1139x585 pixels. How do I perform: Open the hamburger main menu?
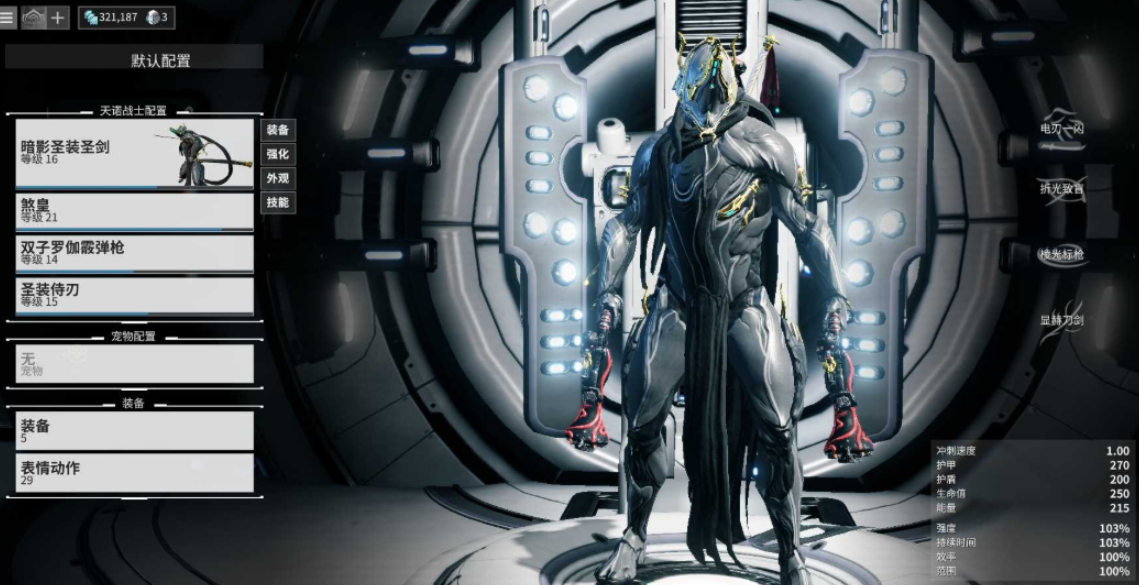[8, 17]
